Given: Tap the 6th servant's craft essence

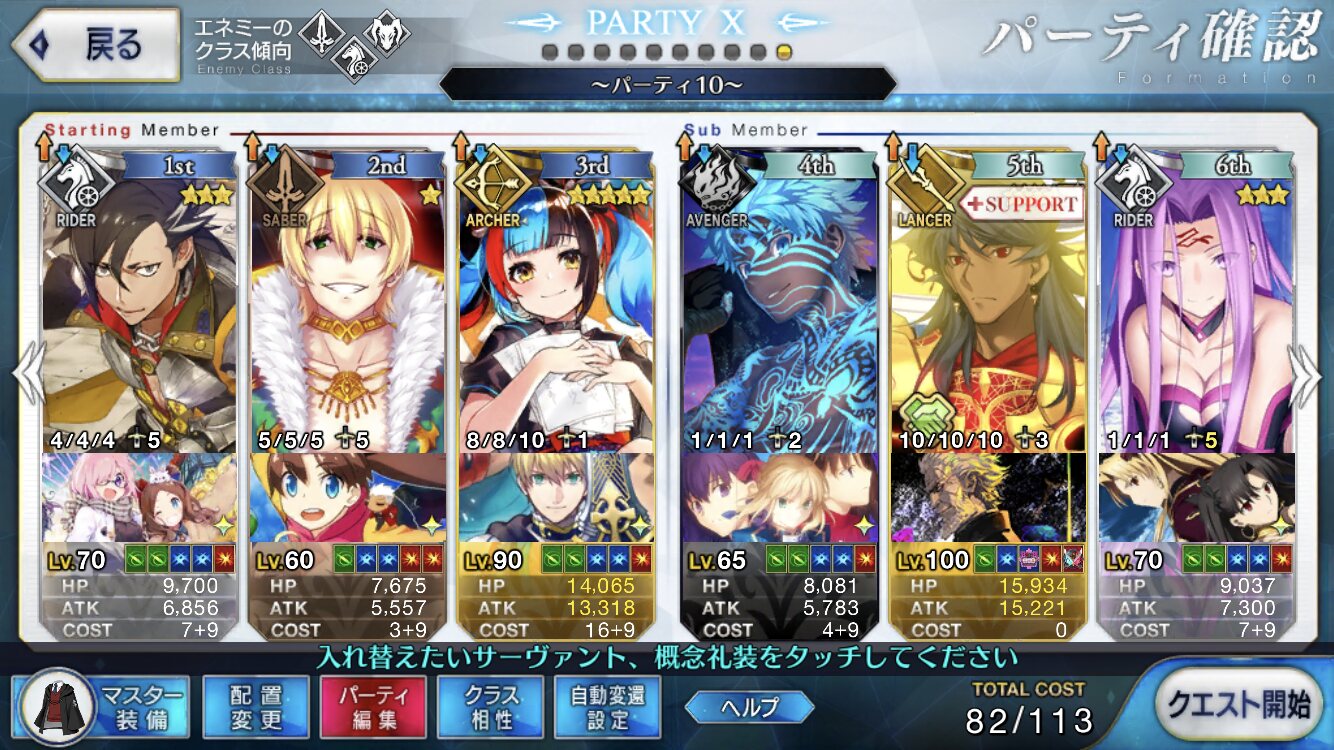Looking at the screenshot, I should point(1196,497).
